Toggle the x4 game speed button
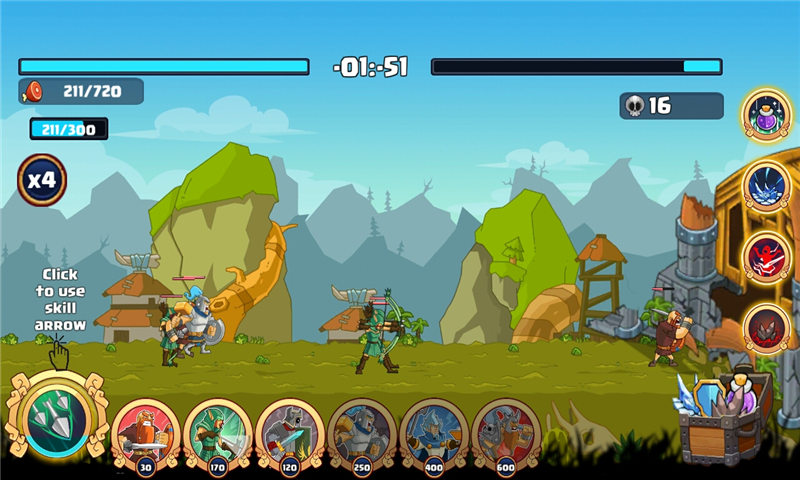Screen dimensions: 800x480 (x=42, y=180)
